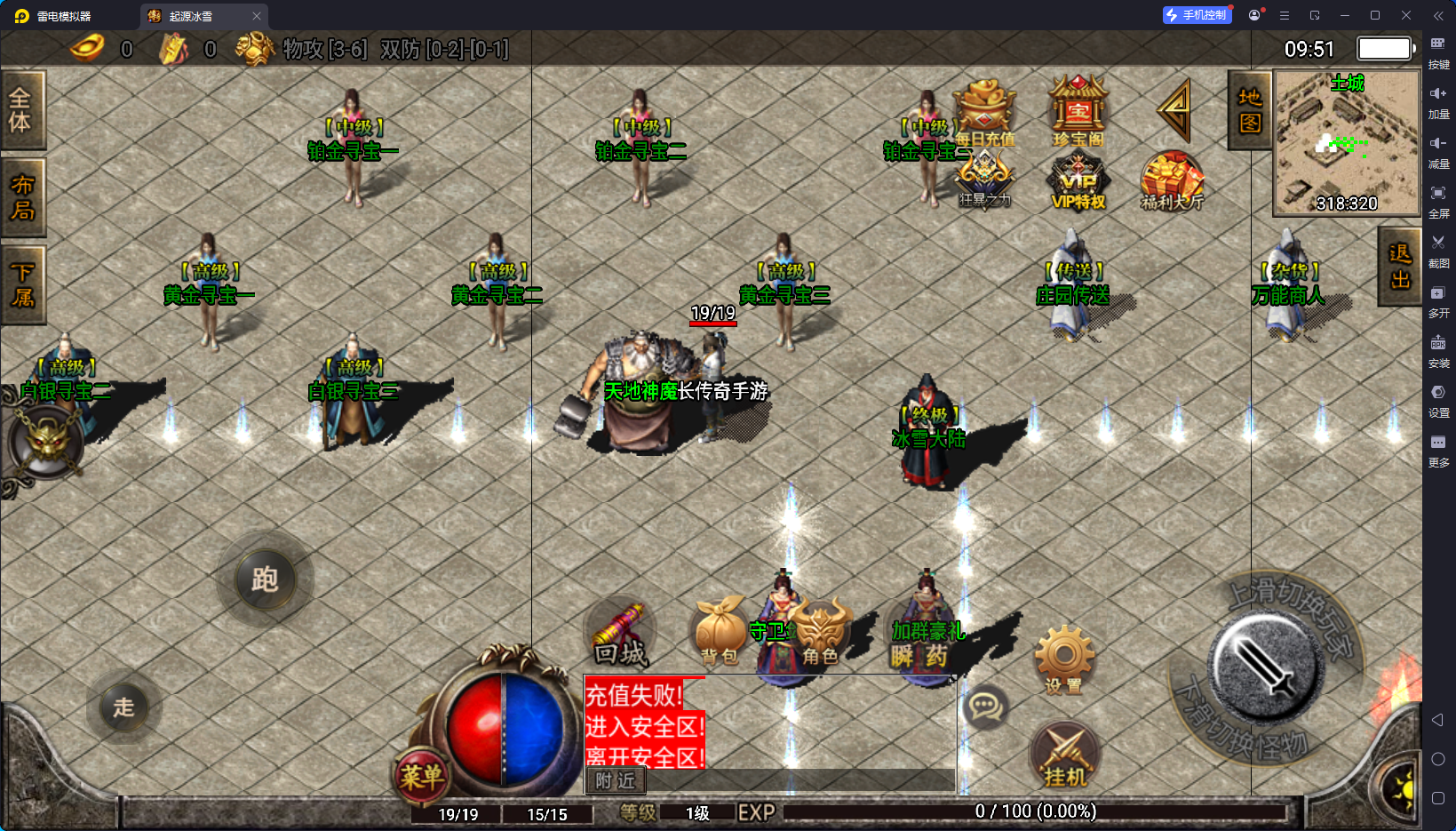1456x831 pixels.
Task: Close the 起源冰雪 emulator tab
Action: pos(257,16)
